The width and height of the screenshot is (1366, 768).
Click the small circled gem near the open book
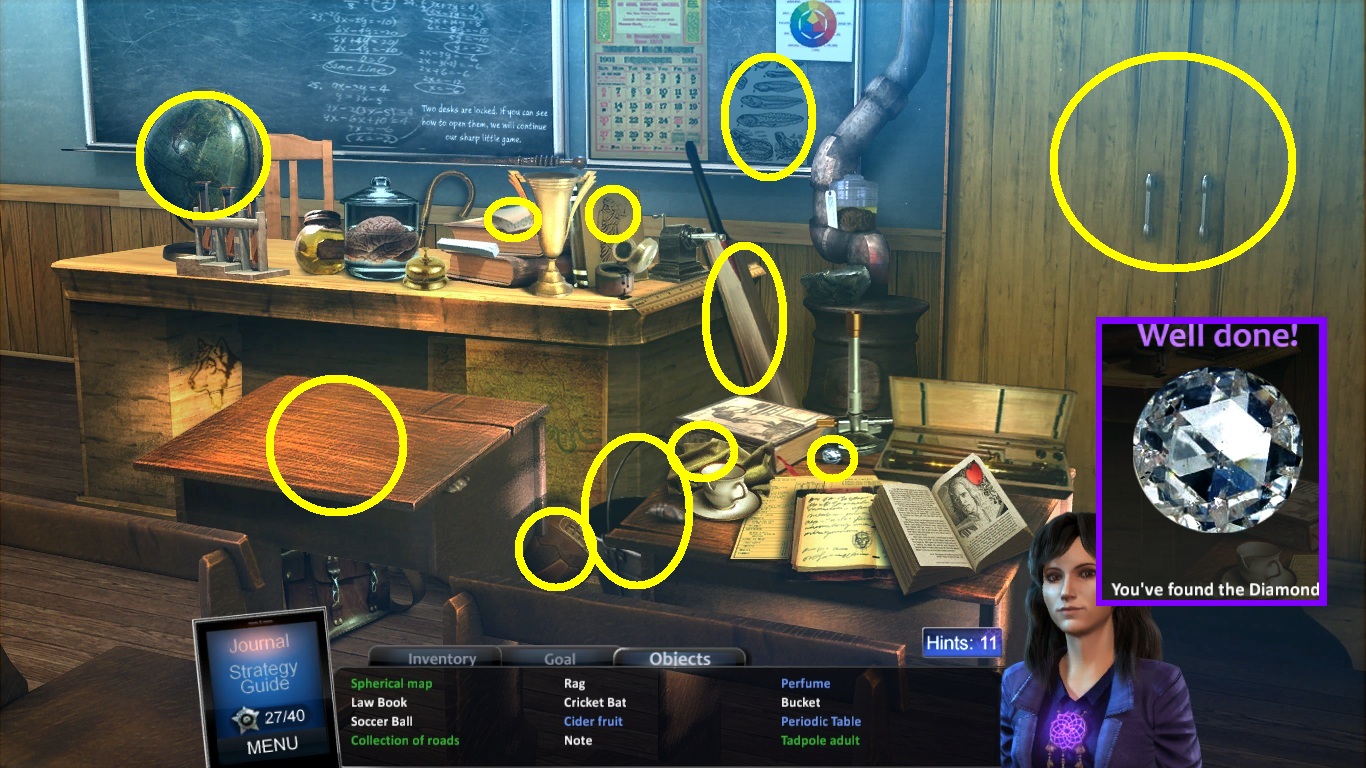point(831,456)
